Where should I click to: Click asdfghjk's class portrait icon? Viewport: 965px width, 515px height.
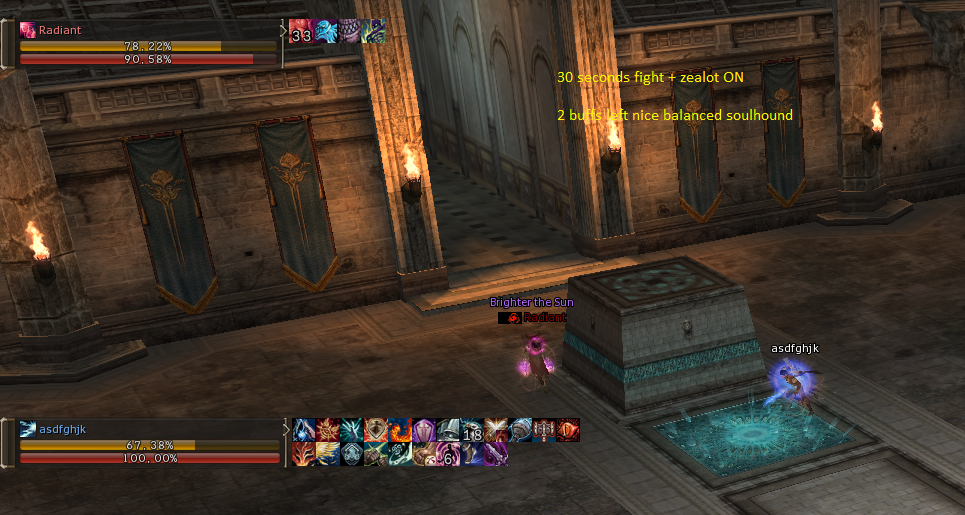28,429
